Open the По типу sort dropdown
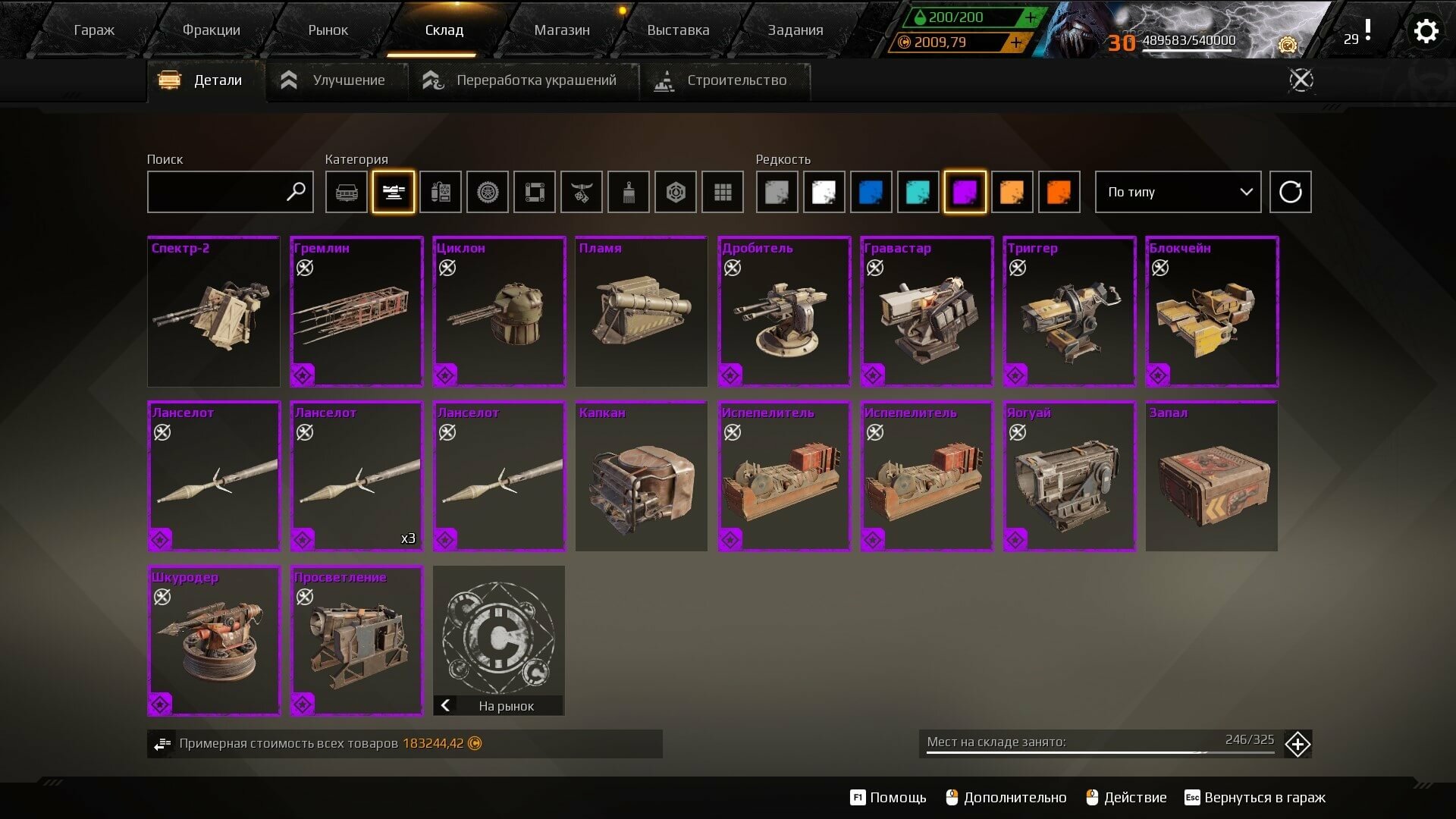Screen dimensions: 1456x819 [1178, 192]
